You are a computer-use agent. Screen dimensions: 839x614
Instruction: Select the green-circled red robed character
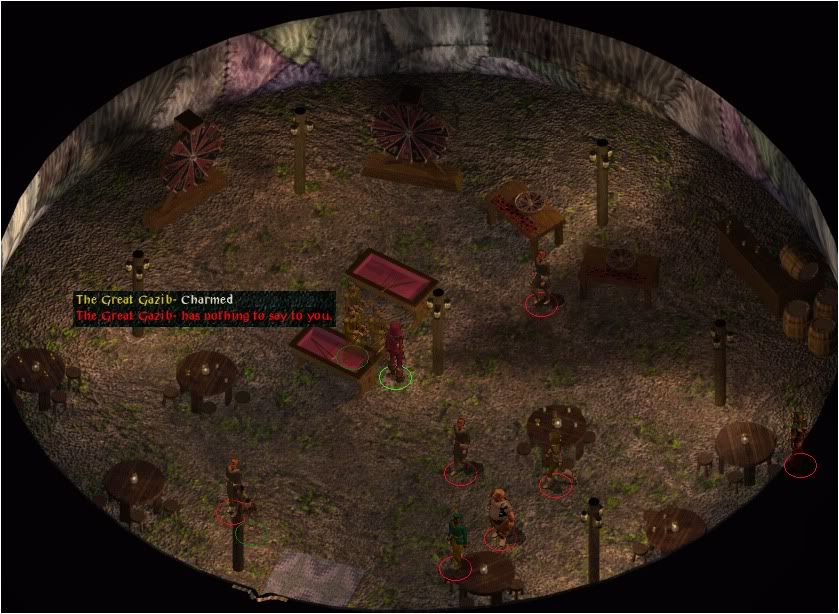[x=395, y=352]
